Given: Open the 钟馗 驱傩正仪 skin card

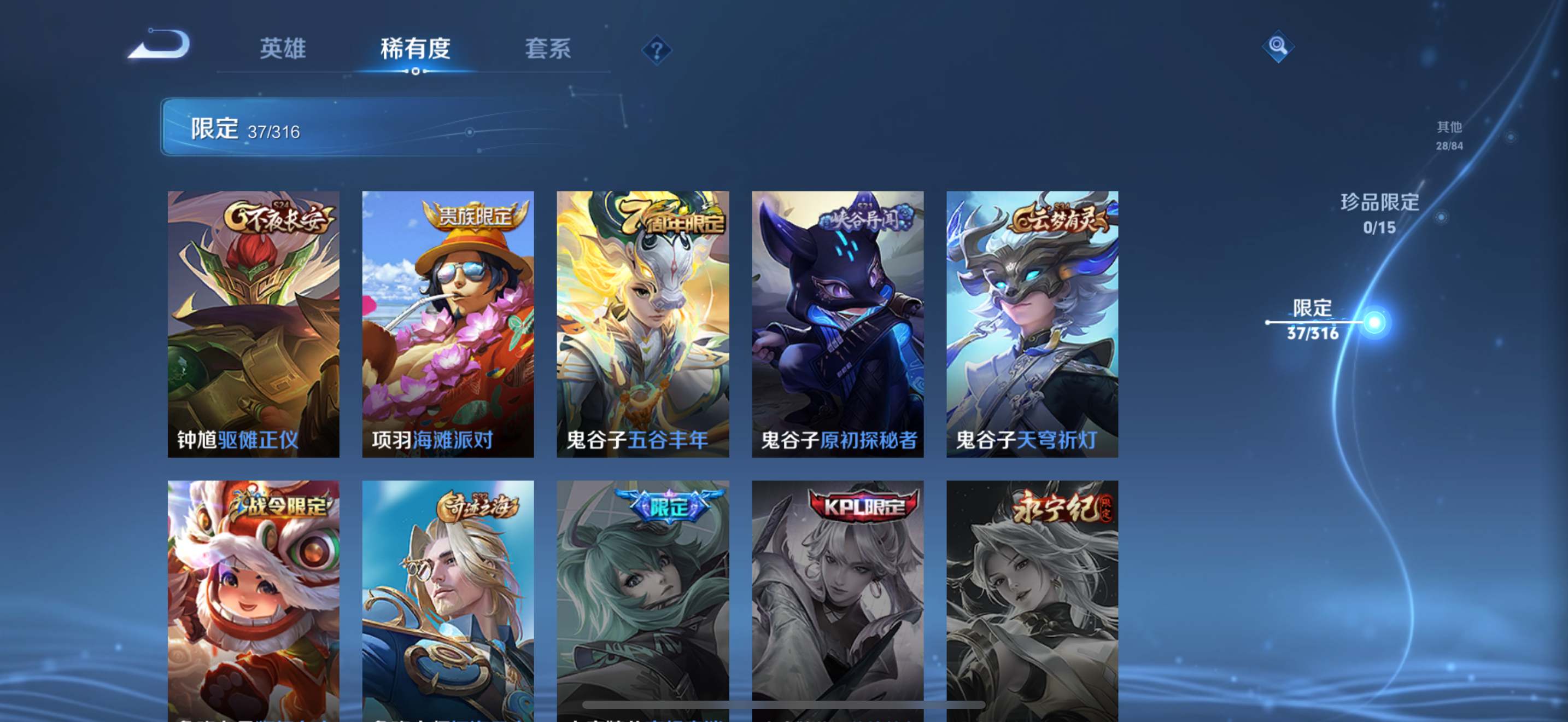Looking at the screenshot, I should click(x=253, y=324).
